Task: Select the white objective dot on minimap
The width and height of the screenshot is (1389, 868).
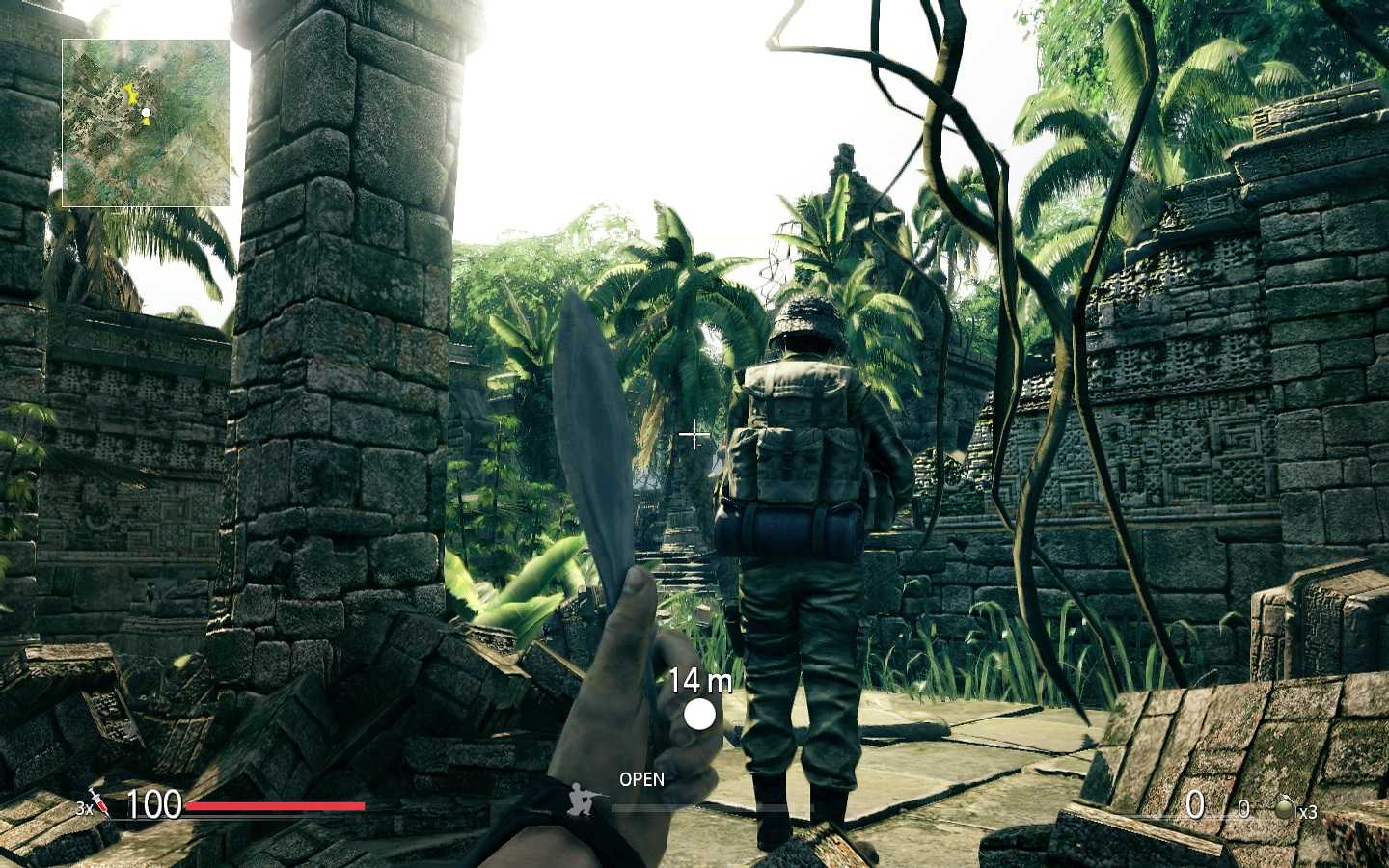Action: (145, 112)
